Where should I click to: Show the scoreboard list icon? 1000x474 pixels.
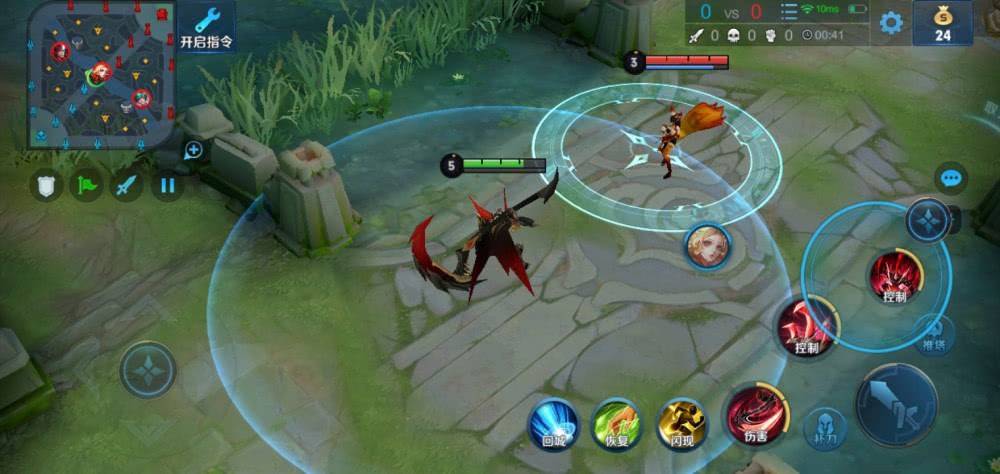click(789, 12)
